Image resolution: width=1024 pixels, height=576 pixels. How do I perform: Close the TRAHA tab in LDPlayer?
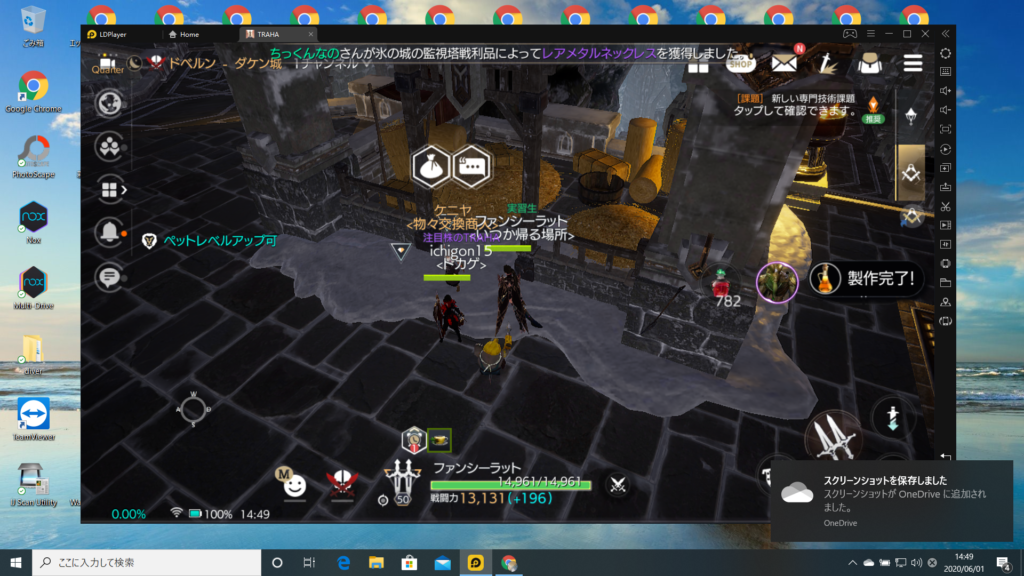310,34
